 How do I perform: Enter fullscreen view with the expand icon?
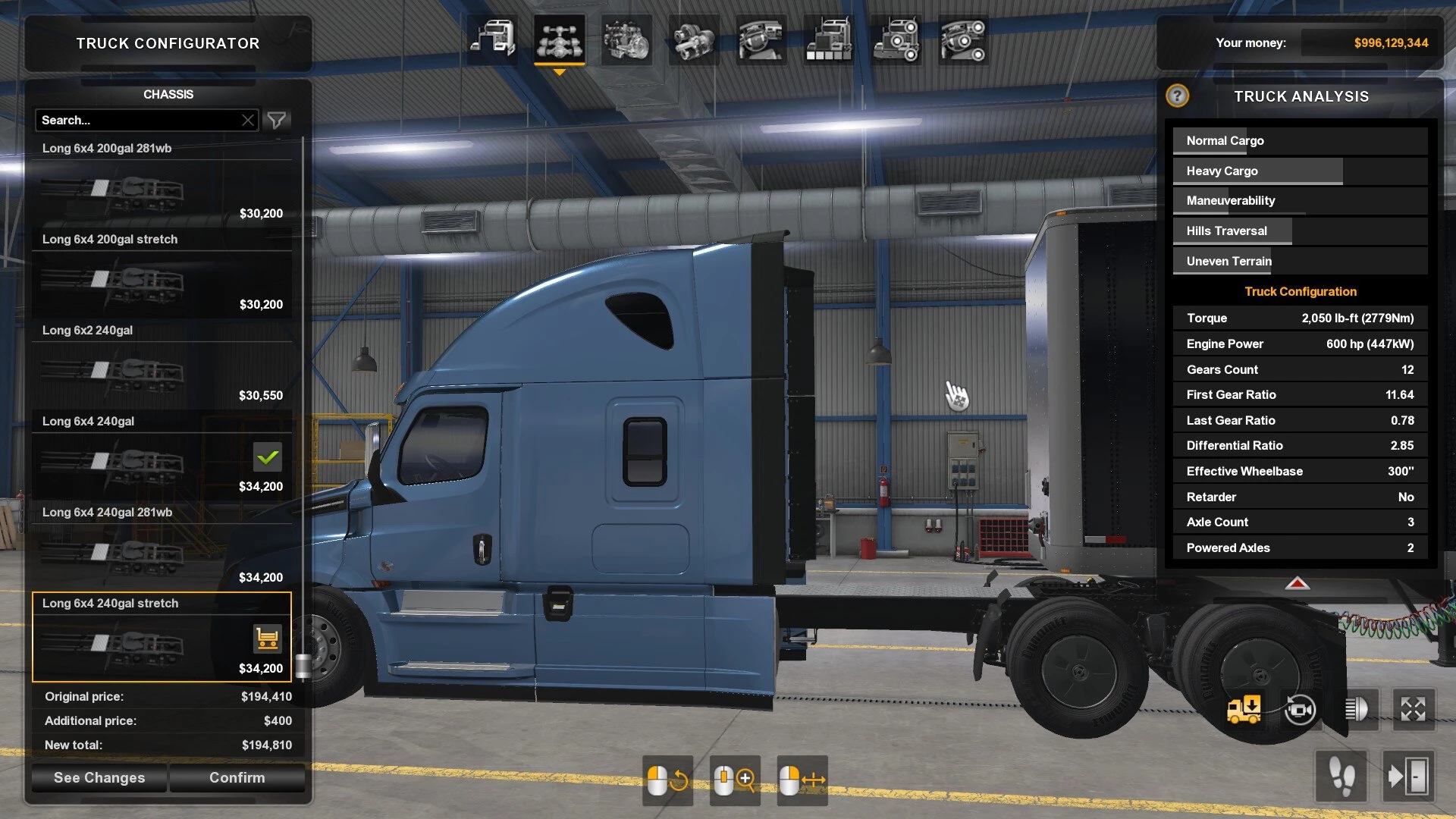(x=1413, y=710)
